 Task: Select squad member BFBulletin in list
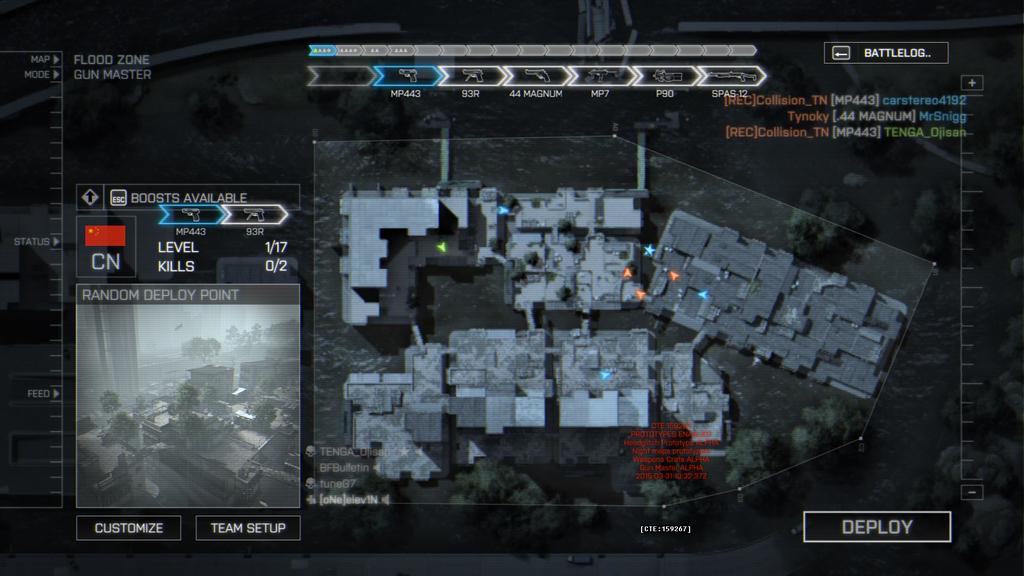click(344, 467)
